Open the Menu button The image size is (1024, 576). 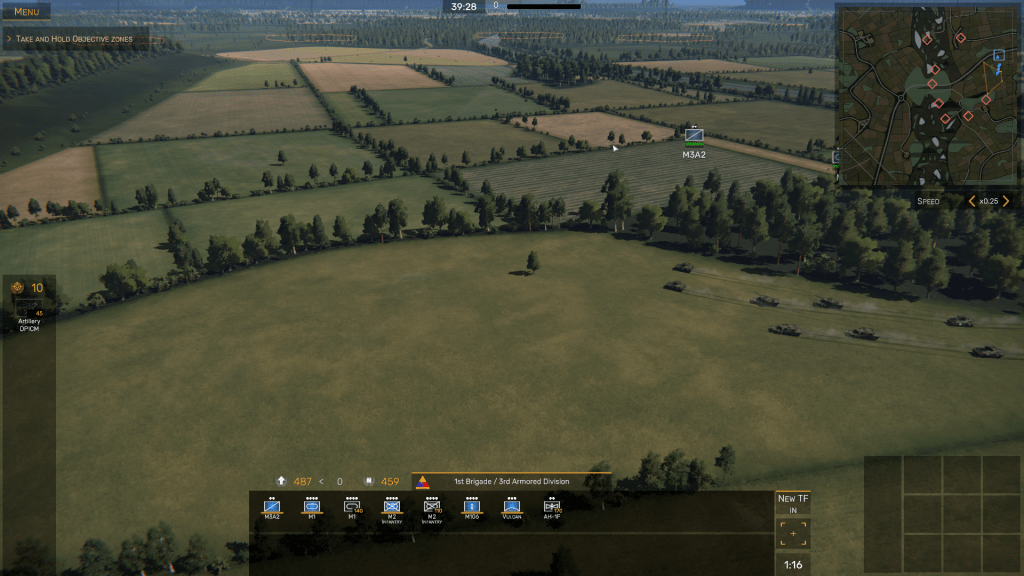26,12
